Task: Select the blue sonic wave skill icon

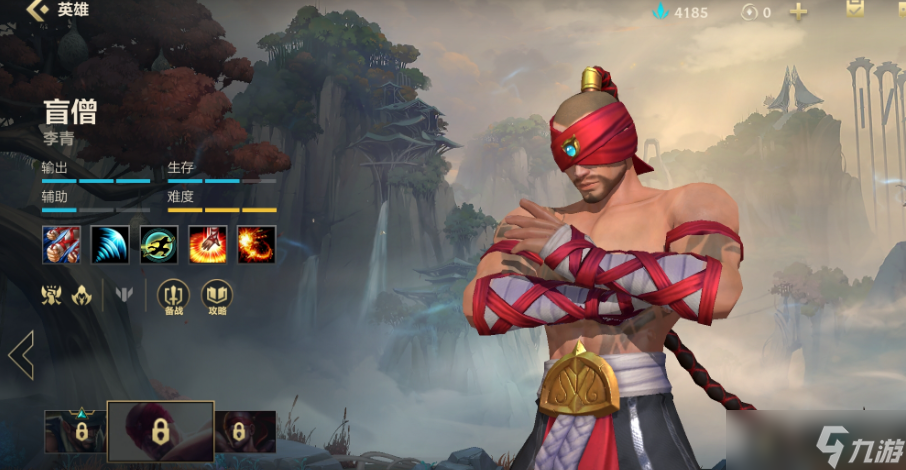Action: (110, 245)
